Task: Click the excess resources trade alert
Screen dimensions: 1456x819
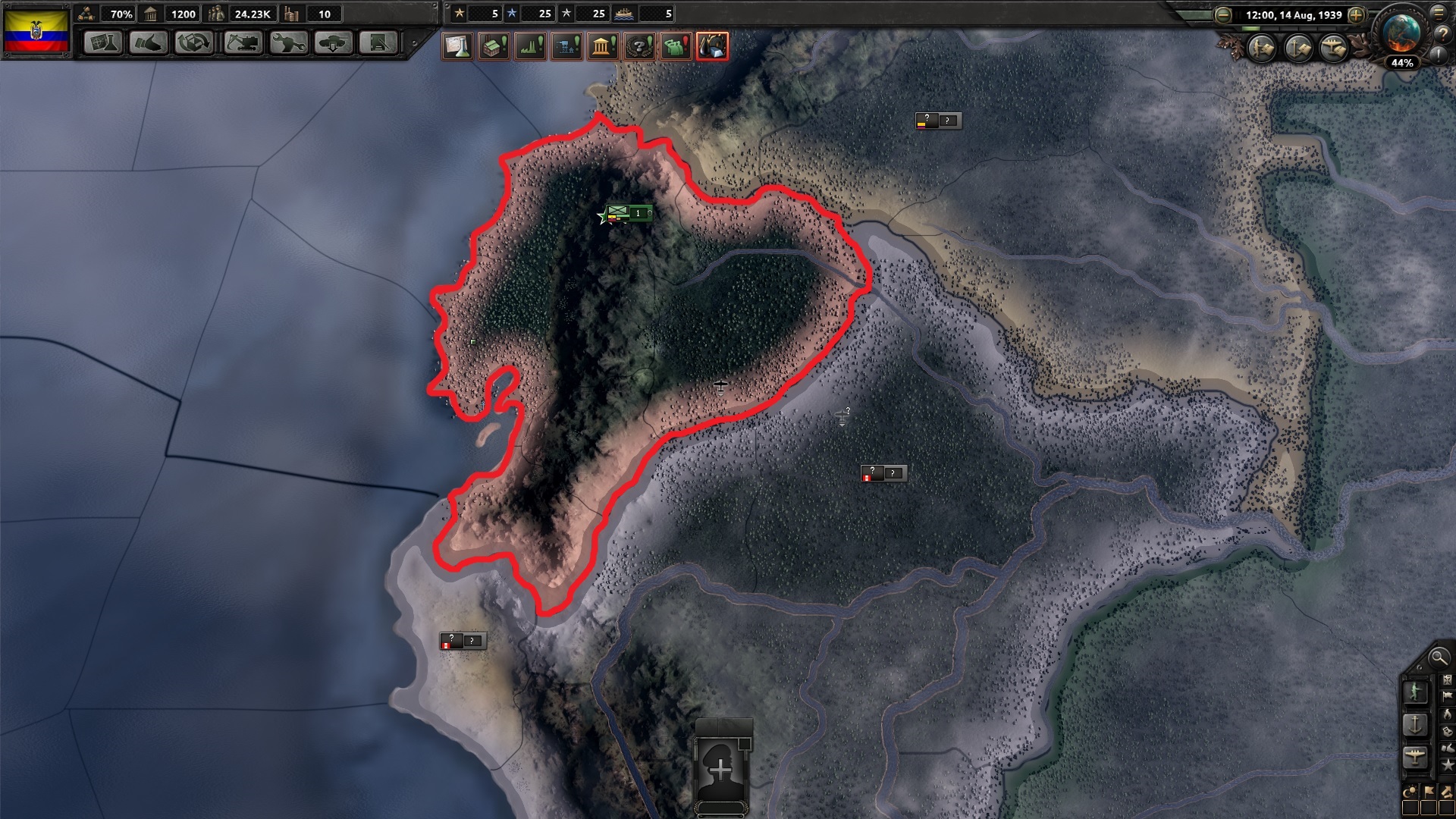Action: 713,46
